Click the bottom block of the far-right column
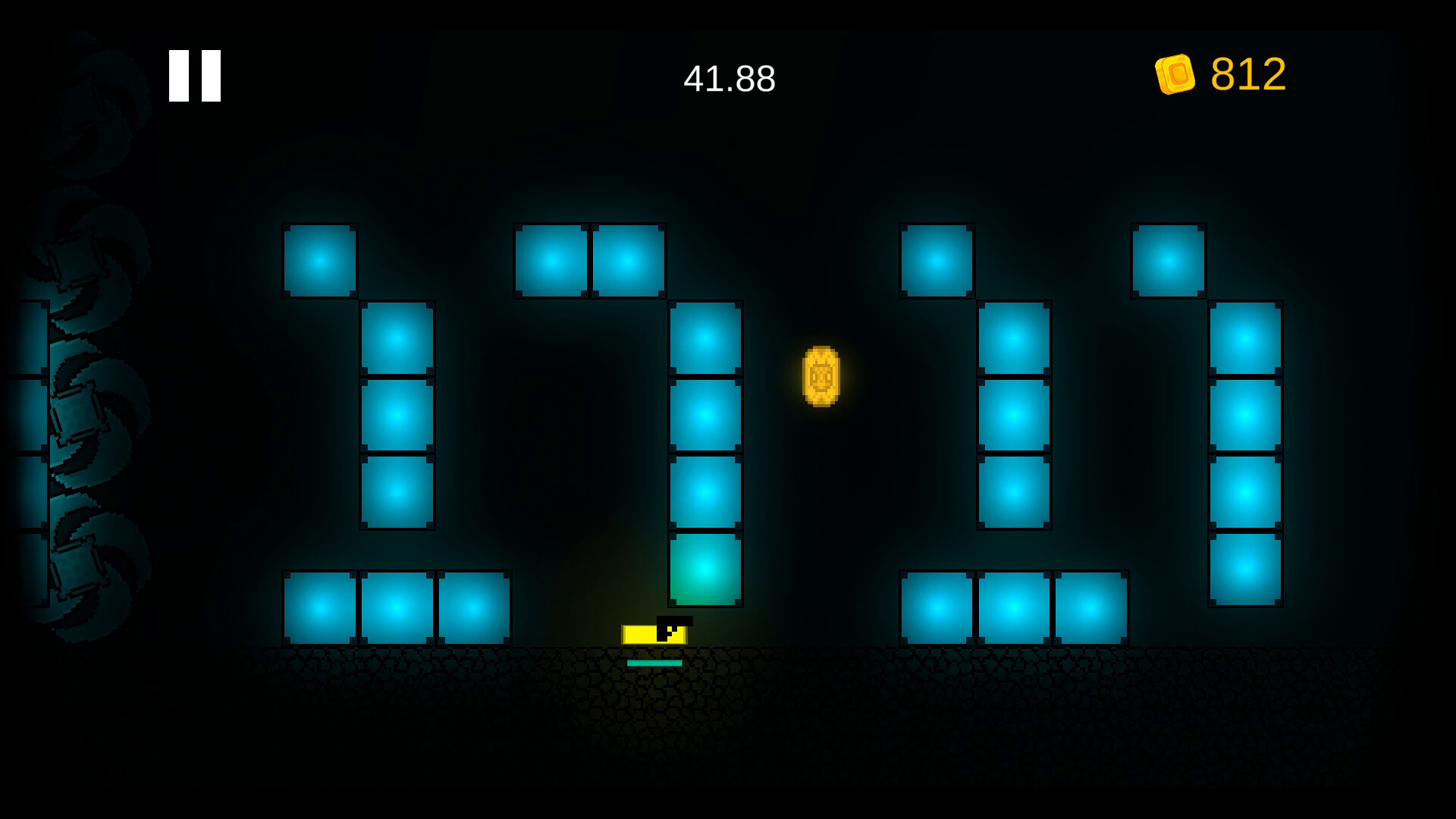The height and width of the screenshot is (819, 1456). pyautogui.click(x=1246, y=571)
